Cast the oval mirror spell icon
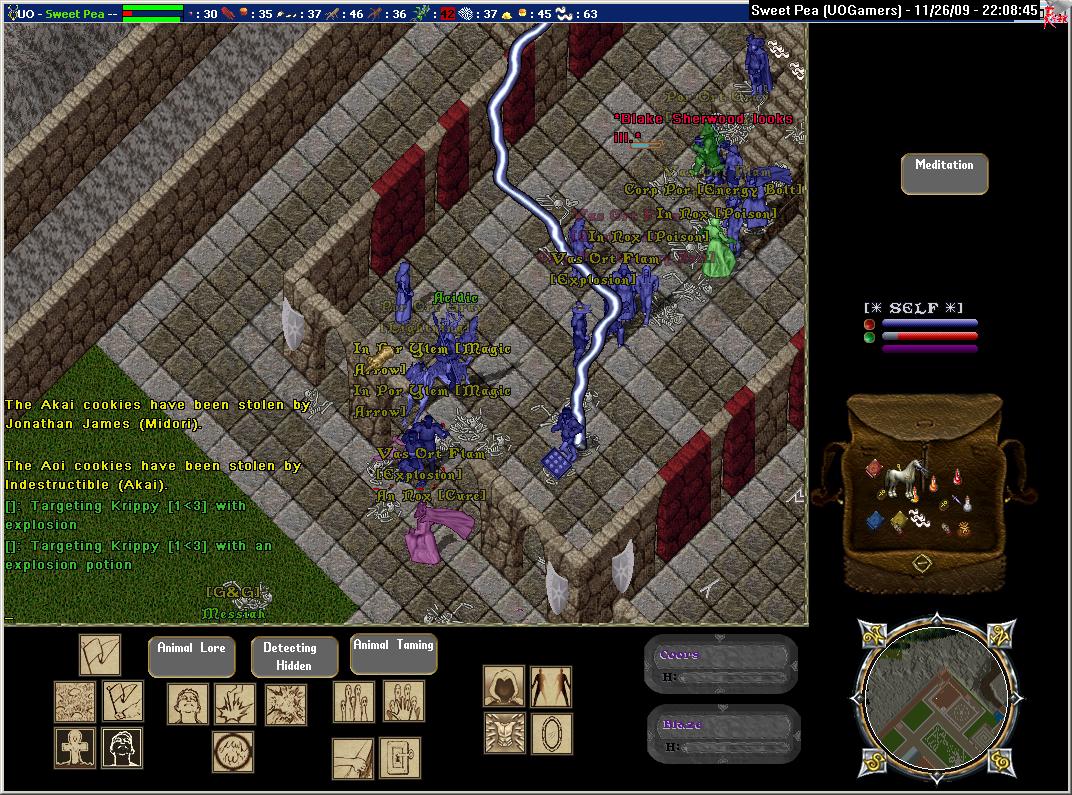 point(551,733)
